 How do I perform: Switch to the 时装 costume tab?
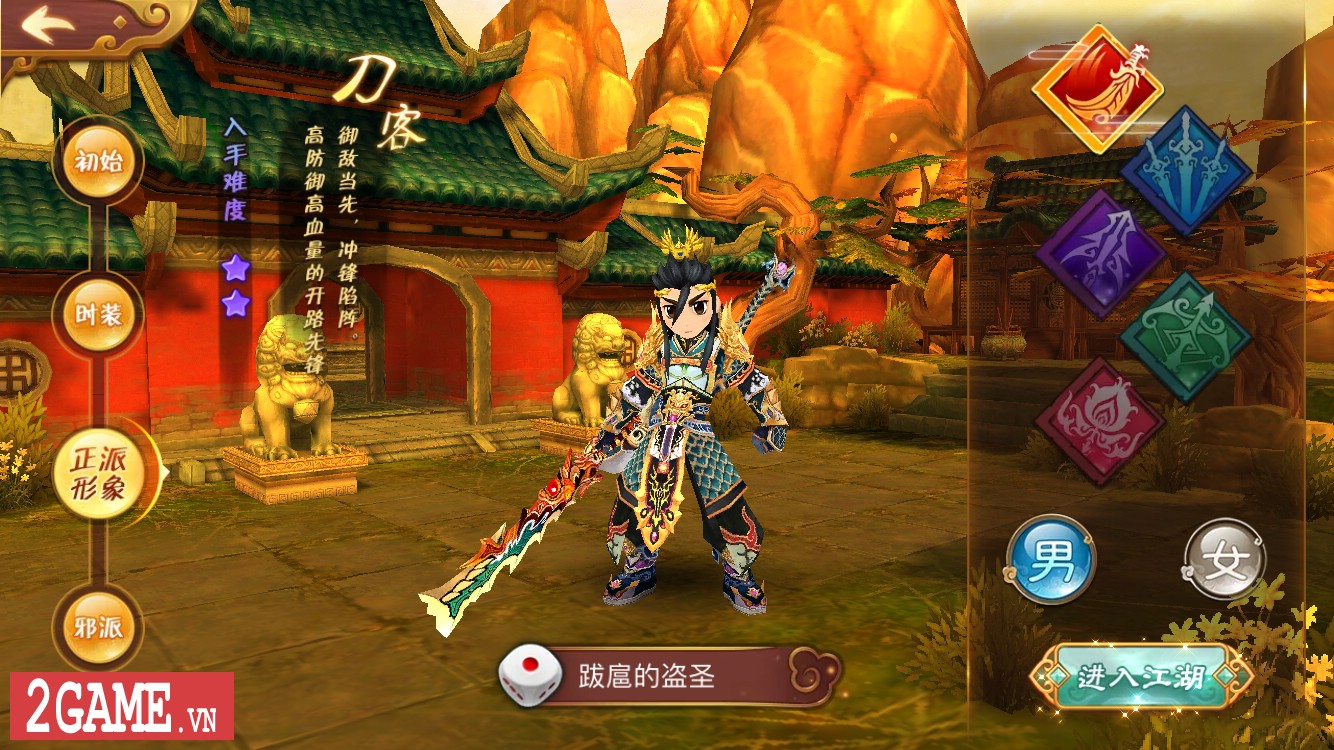point(99,315)
